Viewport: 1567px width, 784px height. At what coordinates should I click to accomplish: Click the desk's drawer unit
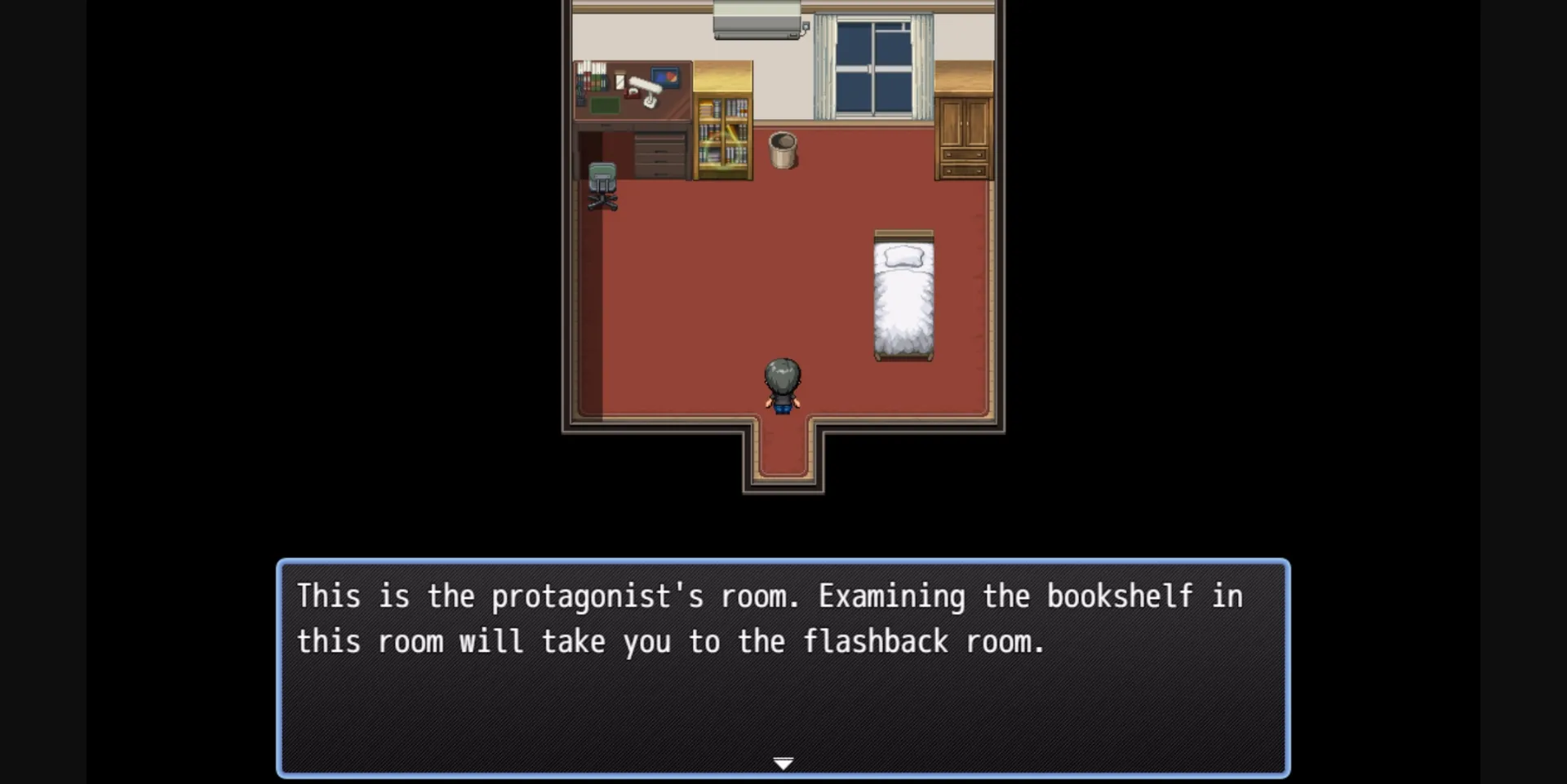659,155
